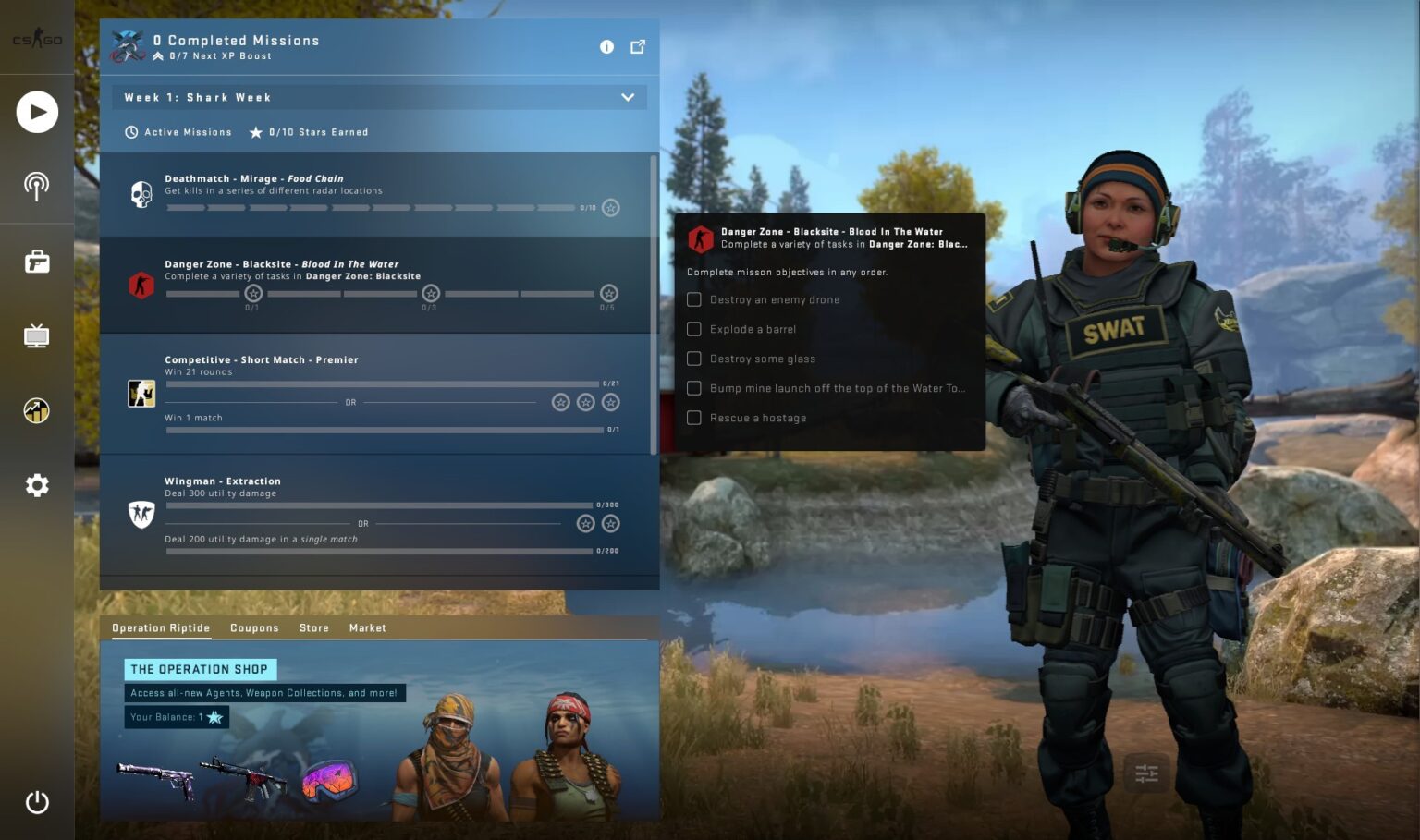Open the Watch tab TV icon

(37, 335)
